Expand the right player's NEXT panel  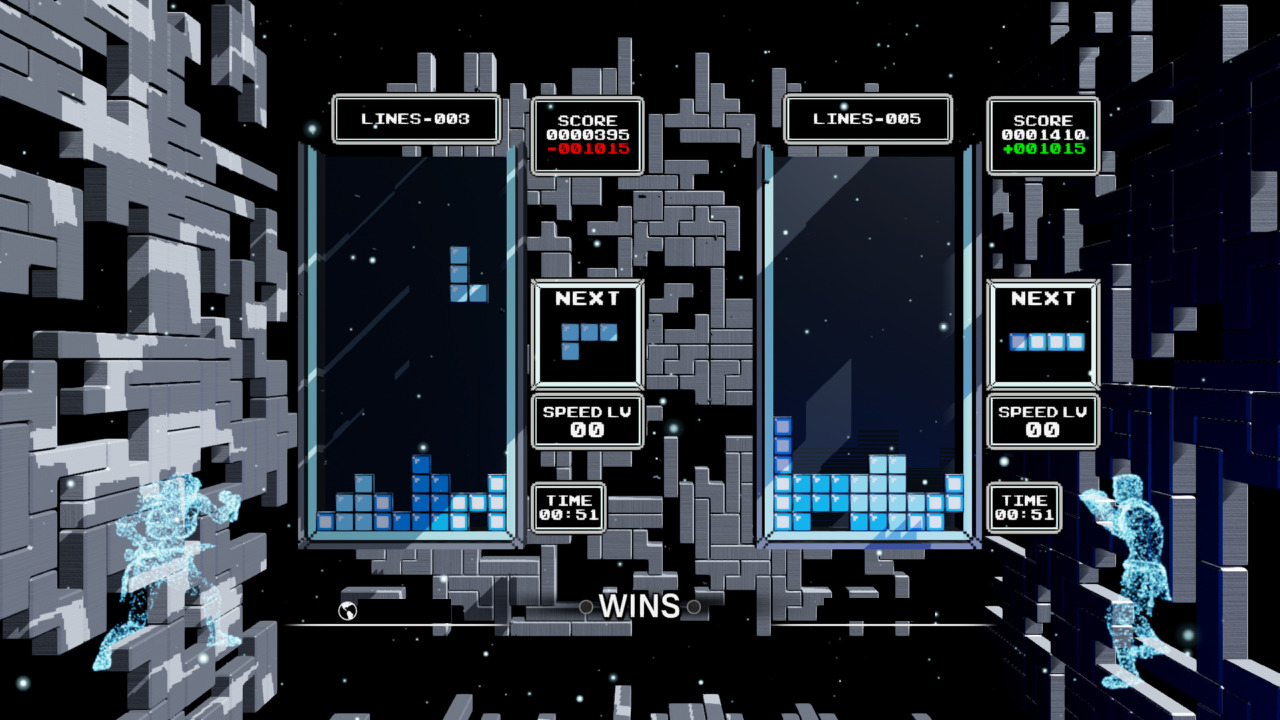[1041, 330]
